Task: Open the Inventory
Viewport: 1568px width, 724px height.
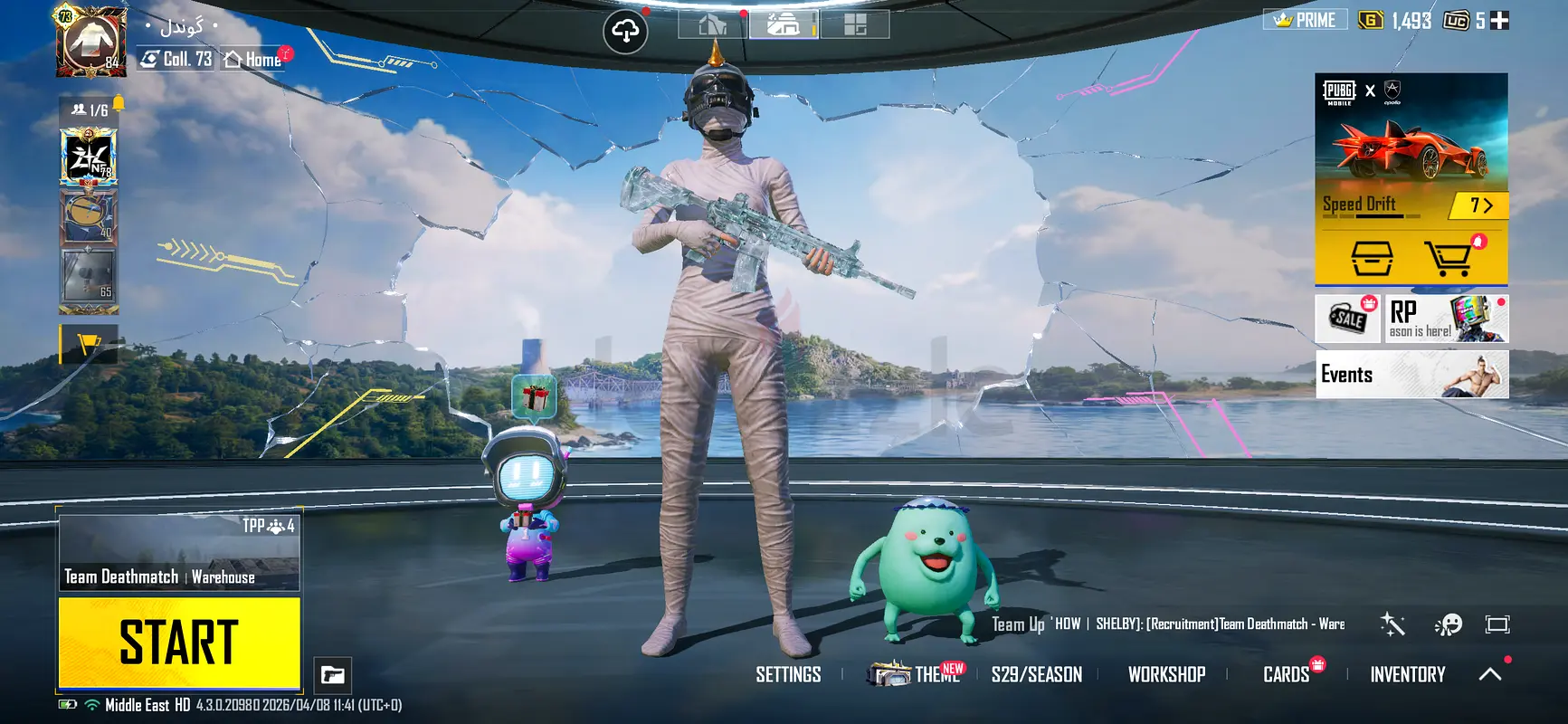Action: coord(1407,674)
